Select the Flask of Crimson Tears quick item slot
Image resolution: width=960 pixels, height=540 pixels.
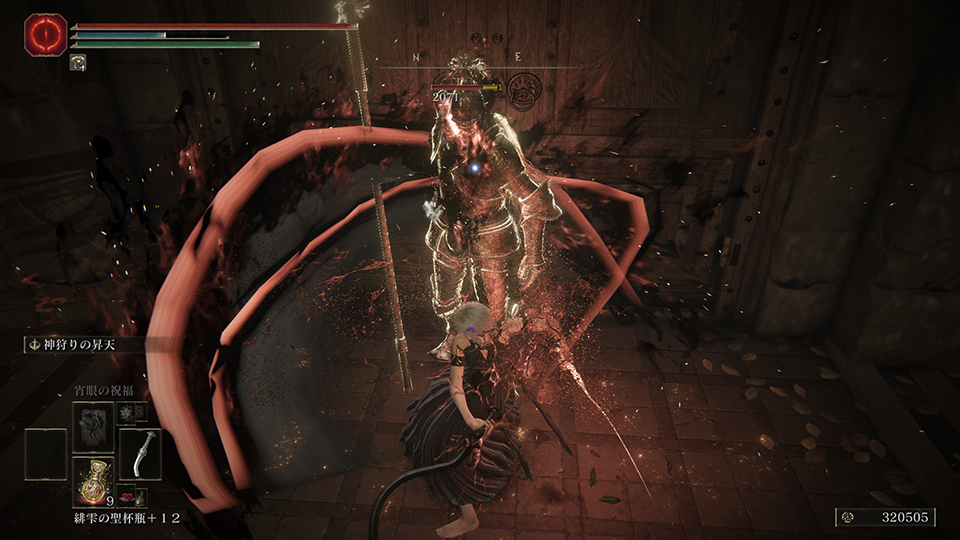click(93, 481)
